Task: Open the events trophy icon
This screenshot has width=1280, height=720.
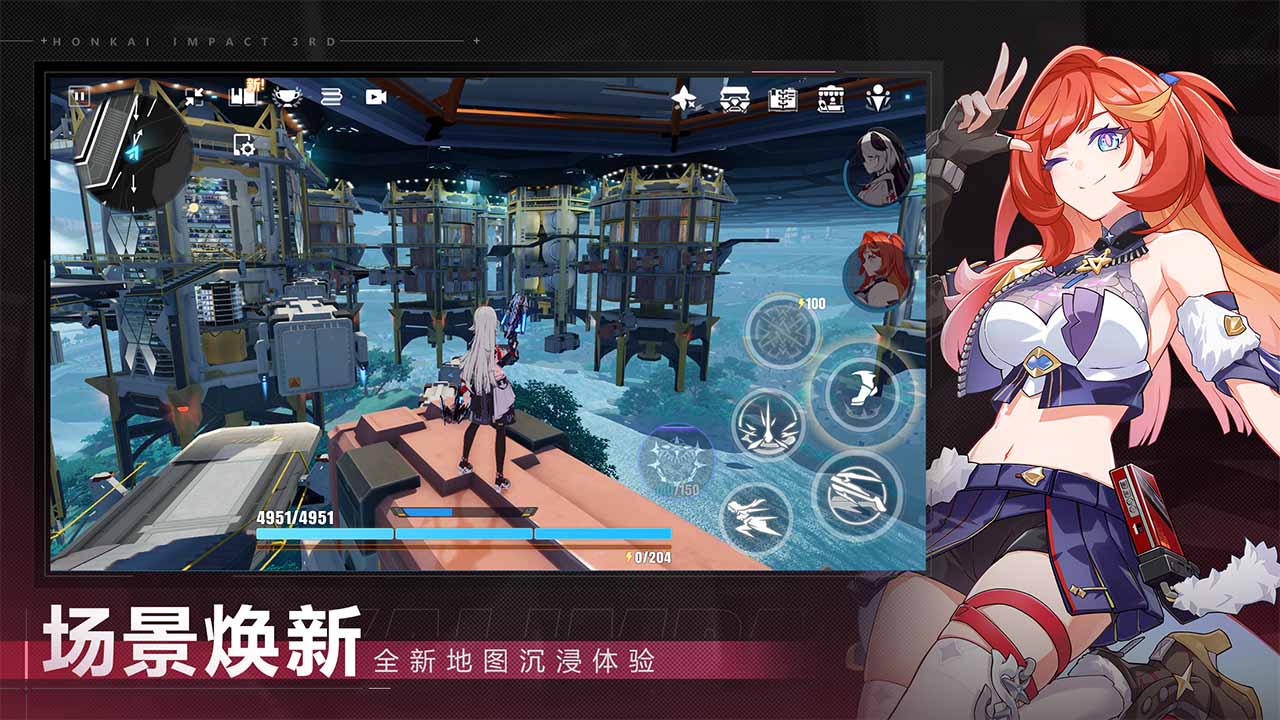Action: (x=289, y=97)
